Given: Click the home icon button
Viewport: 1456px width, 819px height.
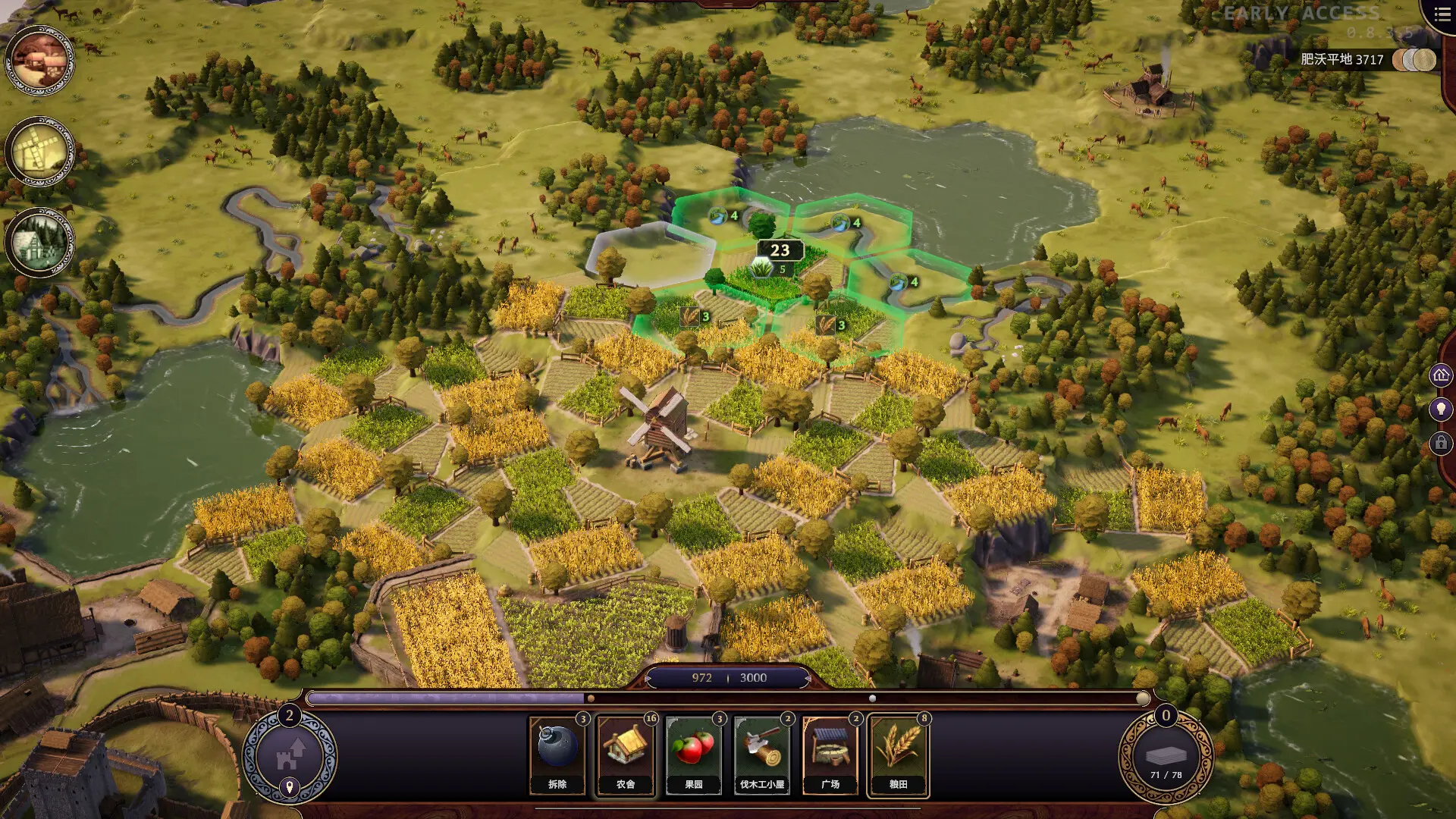Looking at the screenshot, I should tap(1441, 375).
